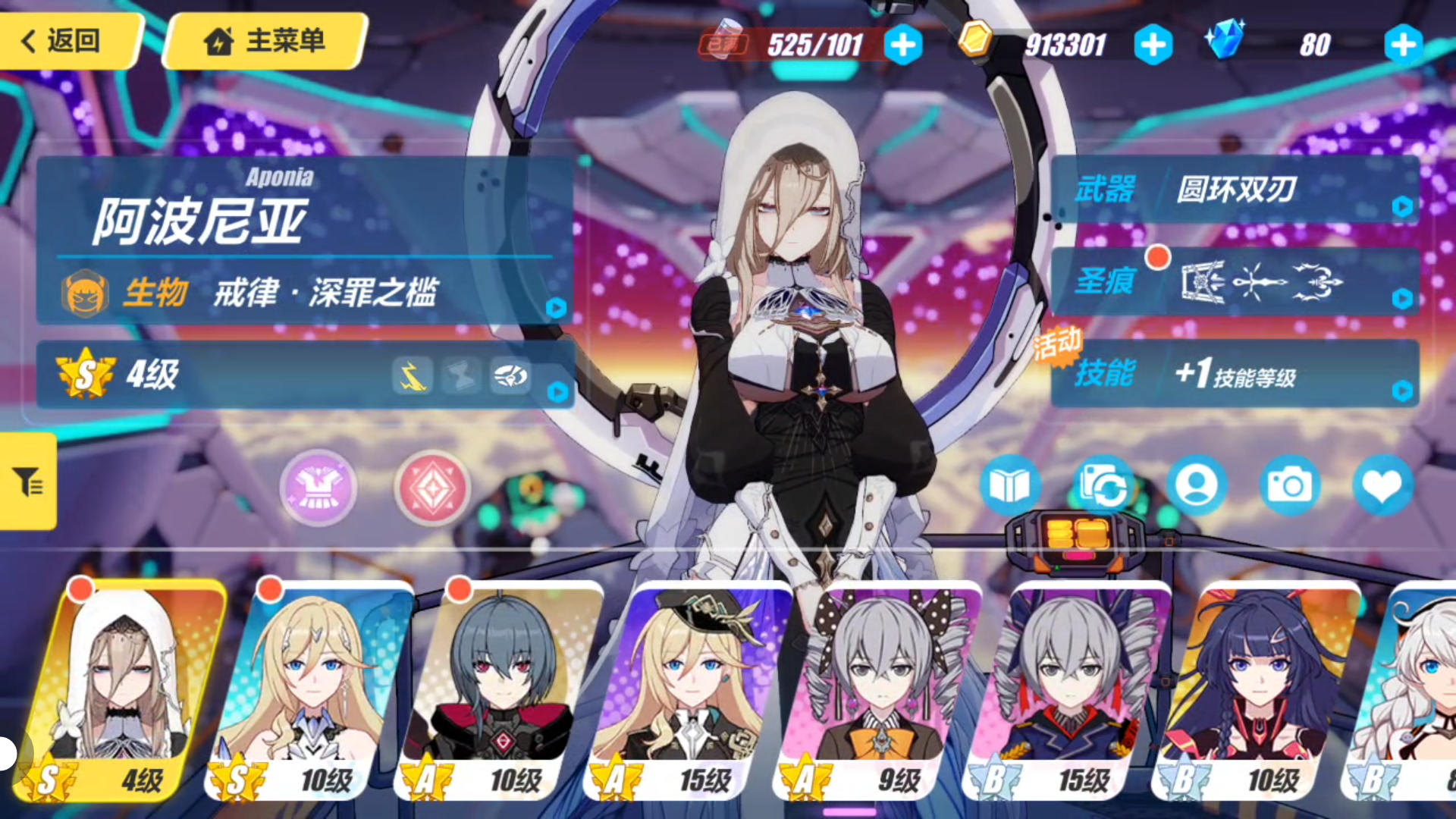Screen dimensions: 1456x819
Task: Open the camera screenshot icon
Action: point(1289,486)
